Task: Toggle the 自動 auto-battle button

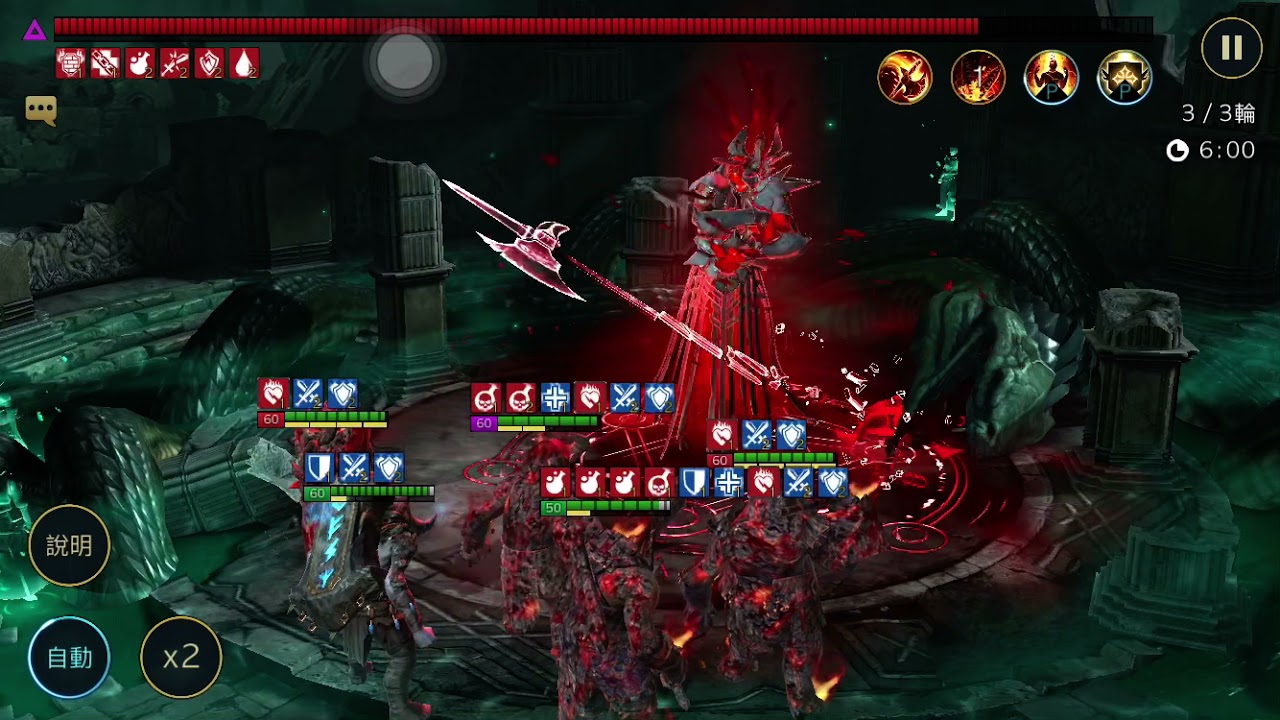Action: click(x=69, y=657)
